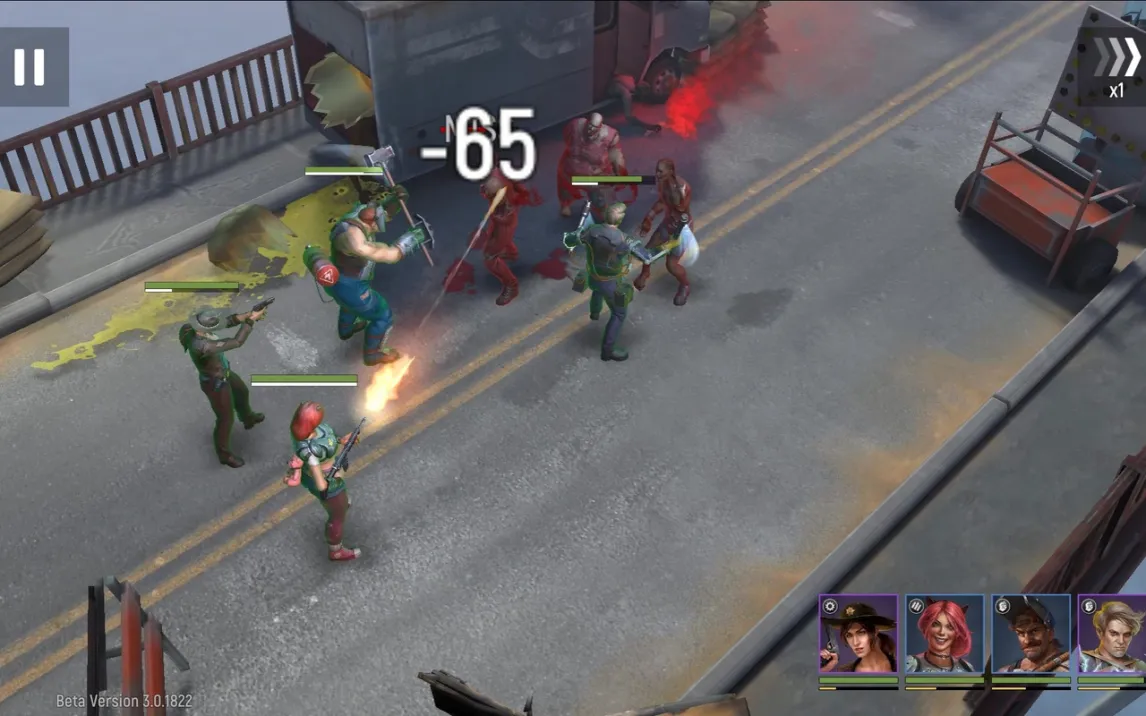This screenshot has width=1146, height=716.
Task: Select the cowboy hat woman portrait
Action: click(x=858, y=634)
